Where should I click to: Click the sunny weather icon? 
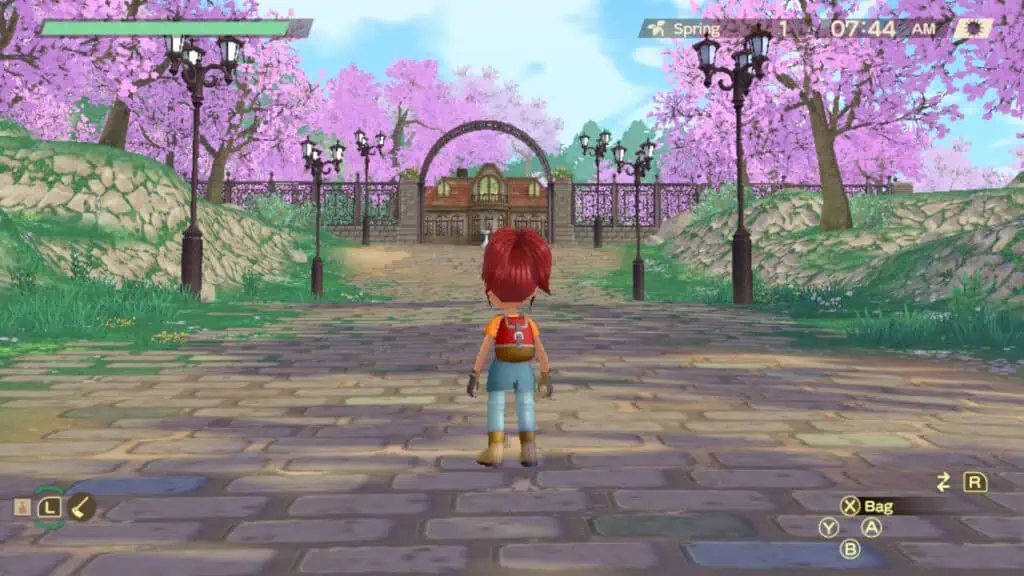pyautogui.click(x=973, y=29)
